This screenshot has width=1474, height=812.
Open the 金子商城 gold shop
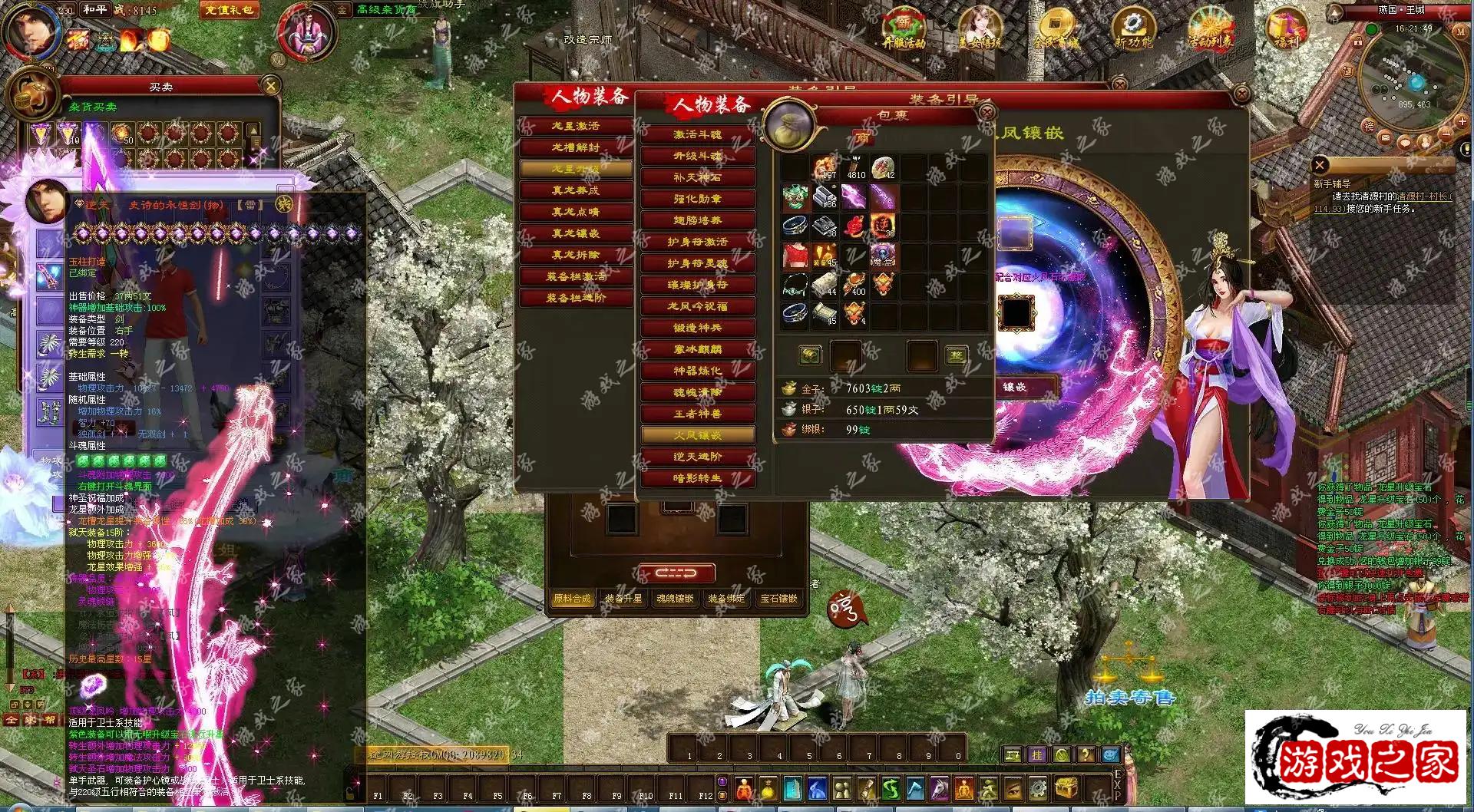(x=1057, y=28)
